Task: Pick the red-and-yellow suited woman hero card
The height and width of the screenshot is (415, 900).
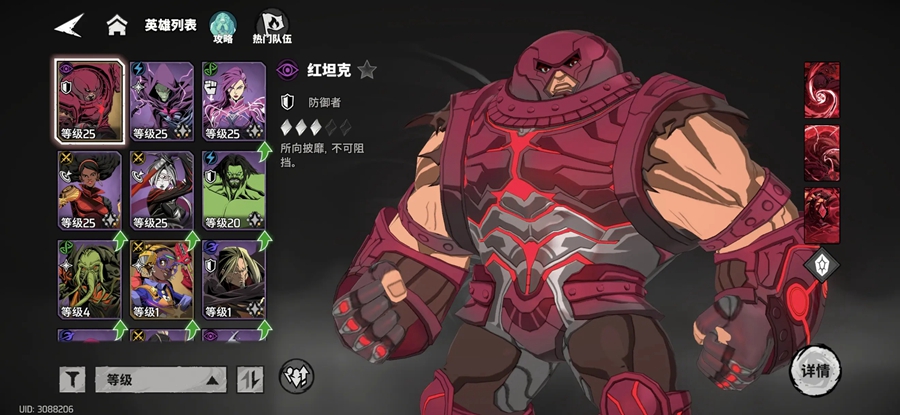Action: (x=89, y=188)
